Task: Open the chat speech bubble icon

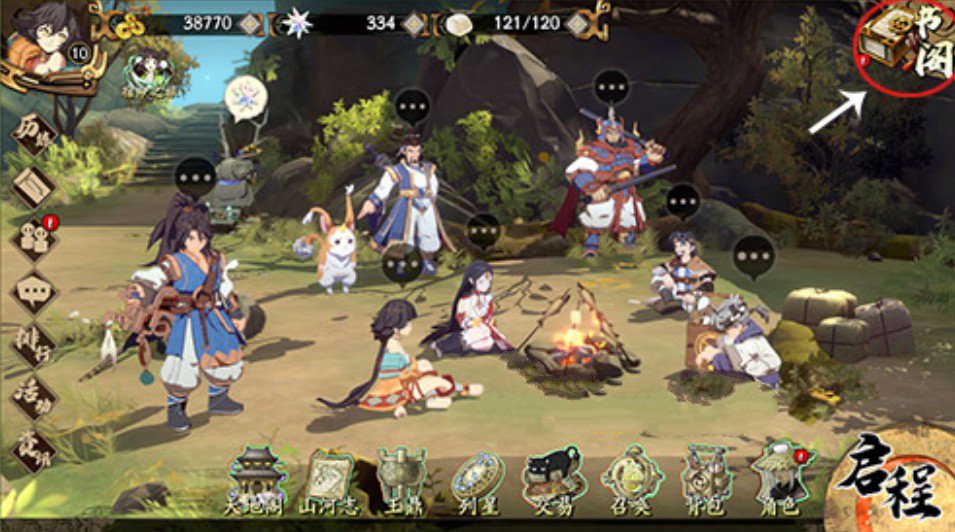Action: (33, 292)
